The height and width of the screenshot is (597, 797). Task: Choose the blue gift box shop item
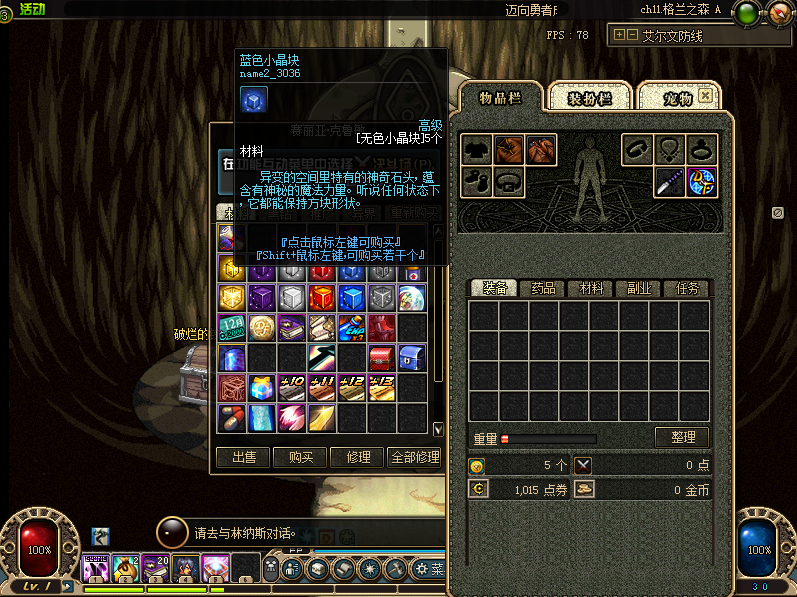pos(261,388)
